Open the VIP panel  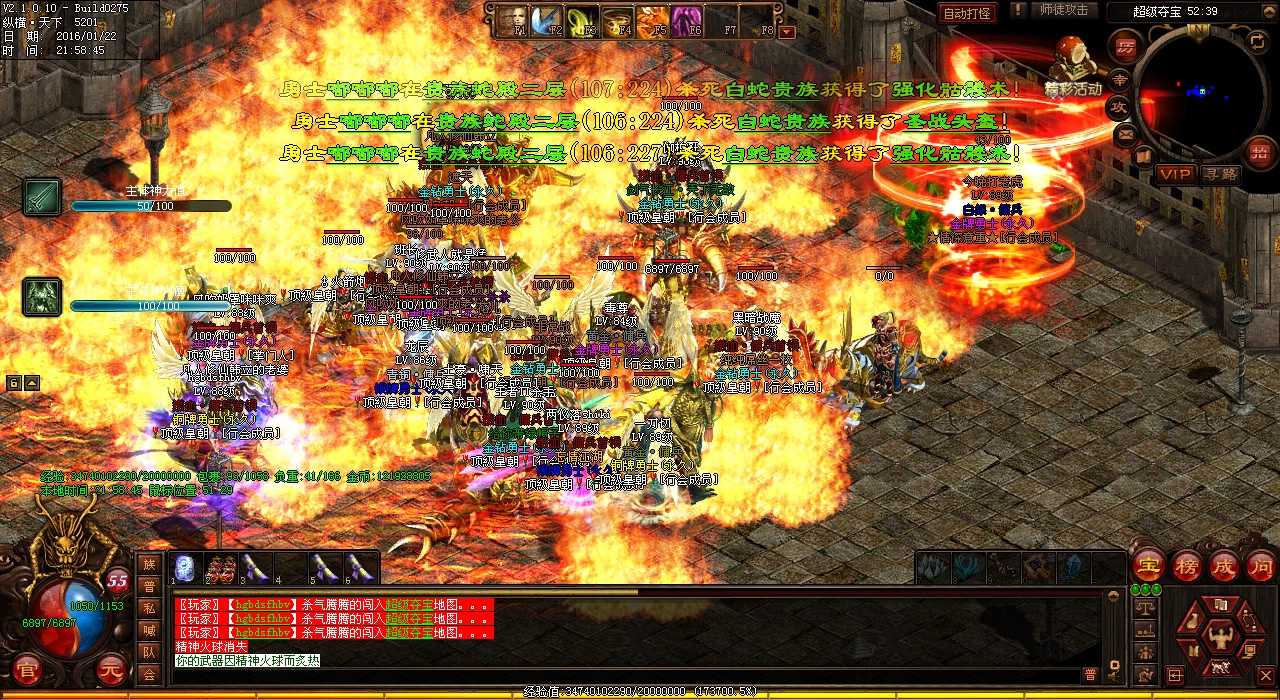[x=1176, y=174]
